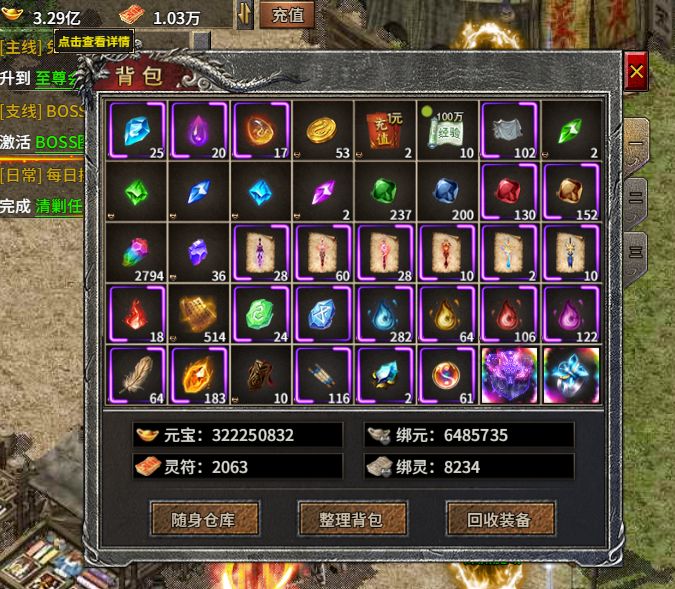Select the yin-yang orb item
Screen dimensions: 675x589
(448, 375)
